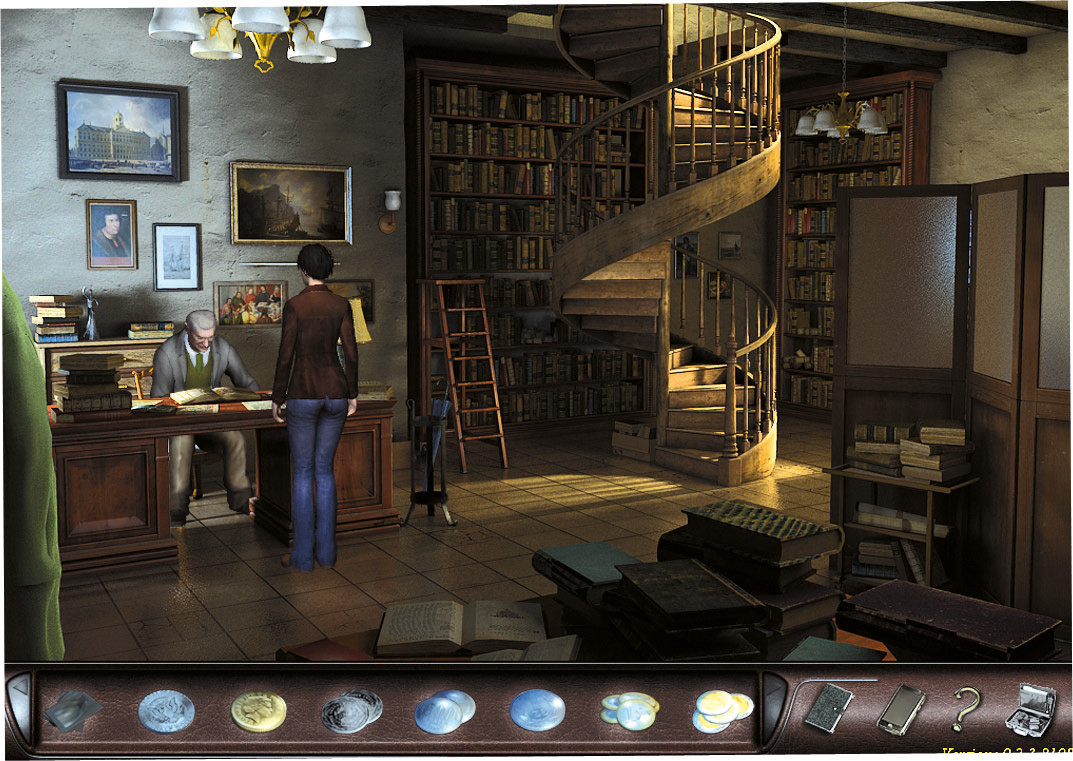Select the grey plastic bag item

click(x=73, y=710)
